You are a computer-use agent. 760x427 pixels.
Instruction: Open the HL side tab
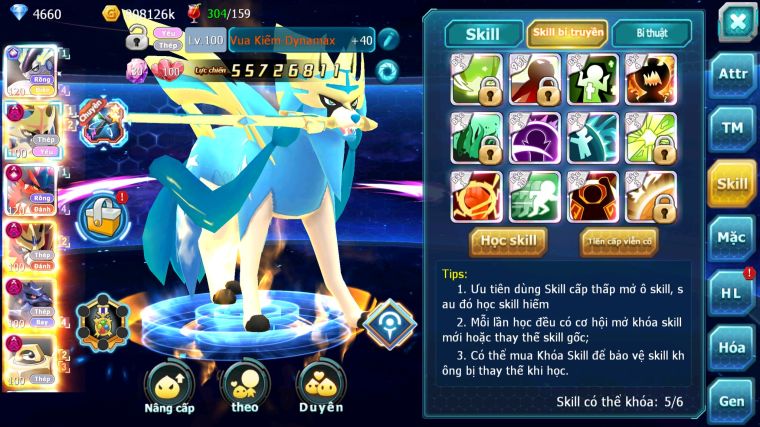(732, 293)
